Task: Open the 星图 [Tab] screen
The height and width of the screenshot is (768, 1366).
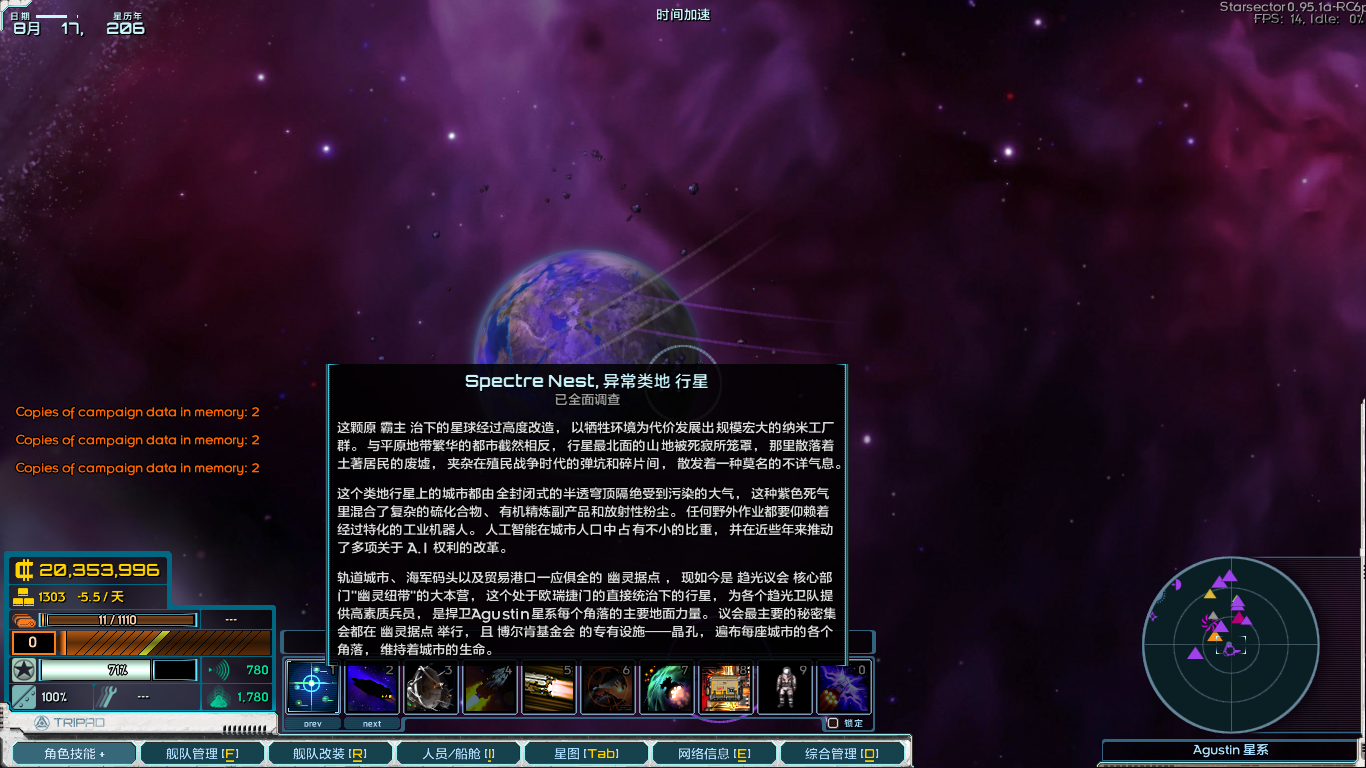Action: (585, 752)
